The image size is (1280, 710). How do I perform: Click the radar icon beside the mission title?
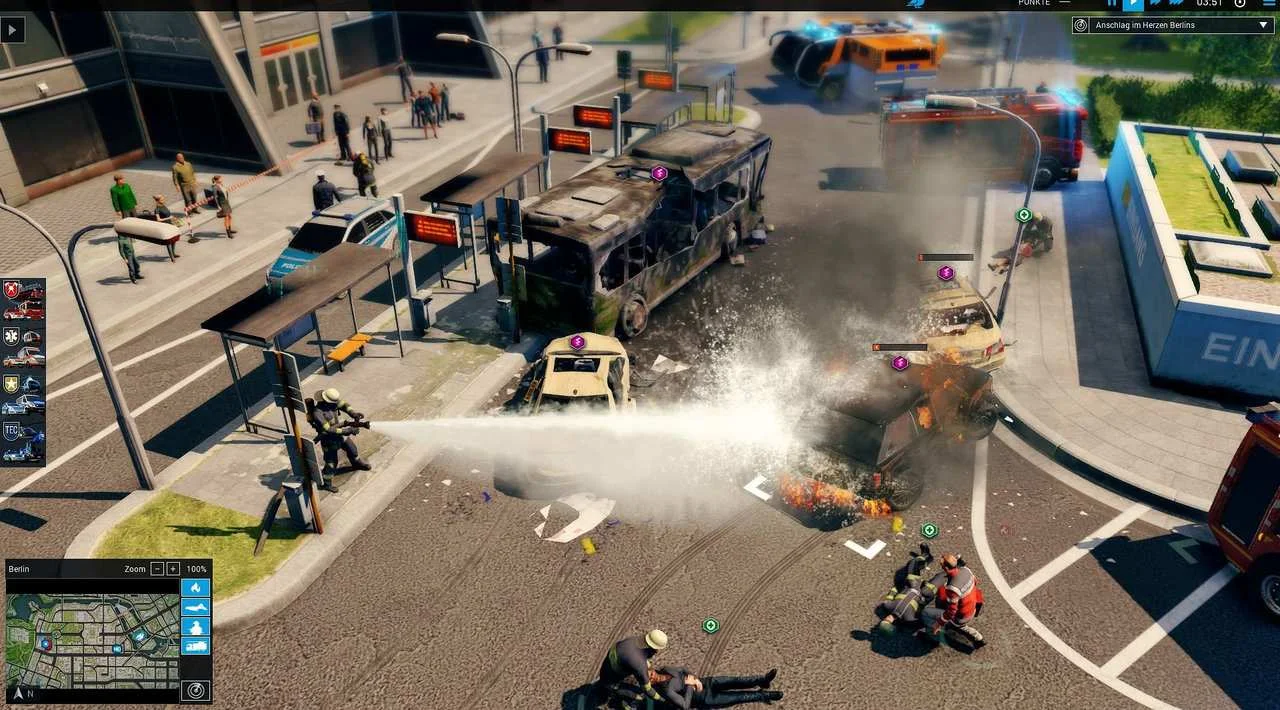pyautogui.click(x=1082, y=25)
